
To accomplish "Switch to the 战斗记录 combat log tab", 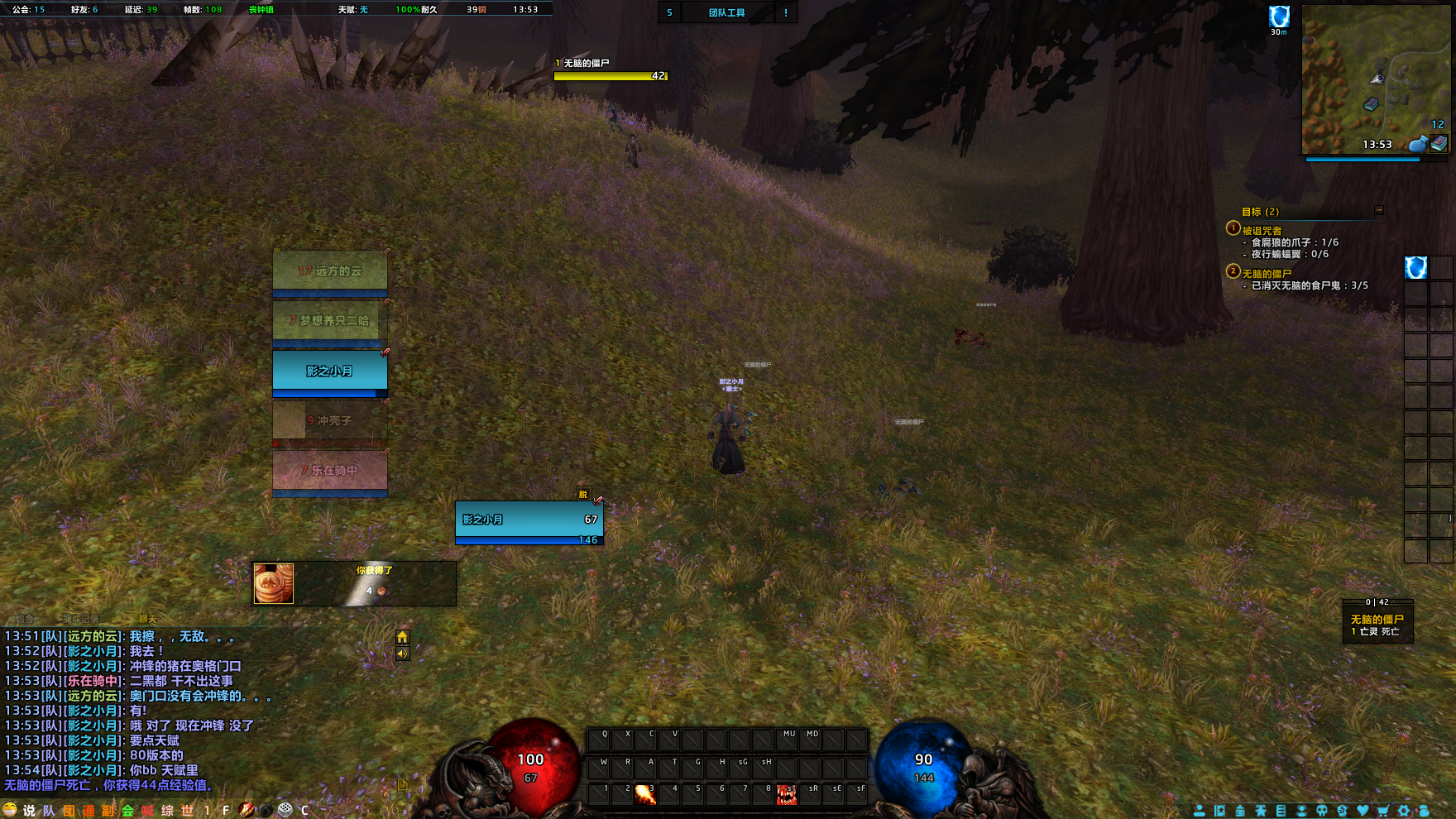I will tap(80, 619).
